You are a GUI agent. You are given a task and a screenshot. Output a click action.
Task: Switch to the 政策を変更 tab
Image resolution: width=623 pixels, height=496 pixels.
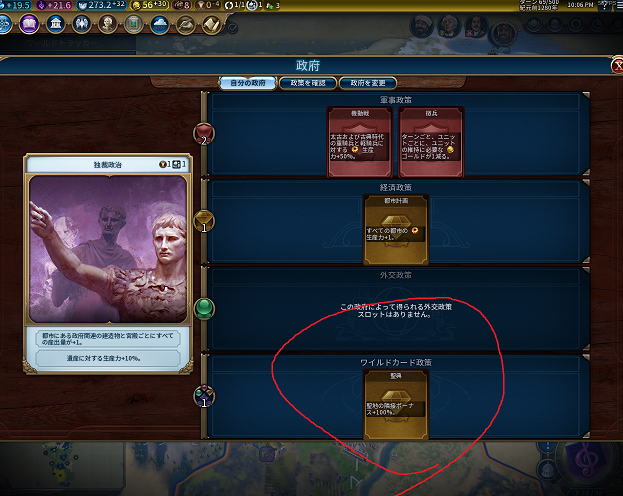[x=369, y=82]
